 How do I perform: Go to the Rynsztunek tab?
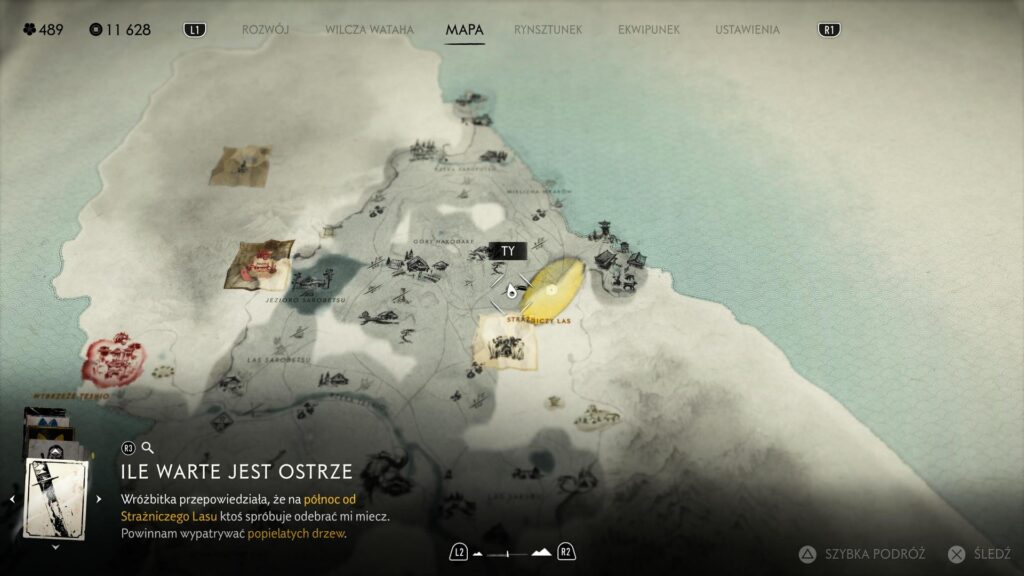pyautogui.click(x=548, y=30)
